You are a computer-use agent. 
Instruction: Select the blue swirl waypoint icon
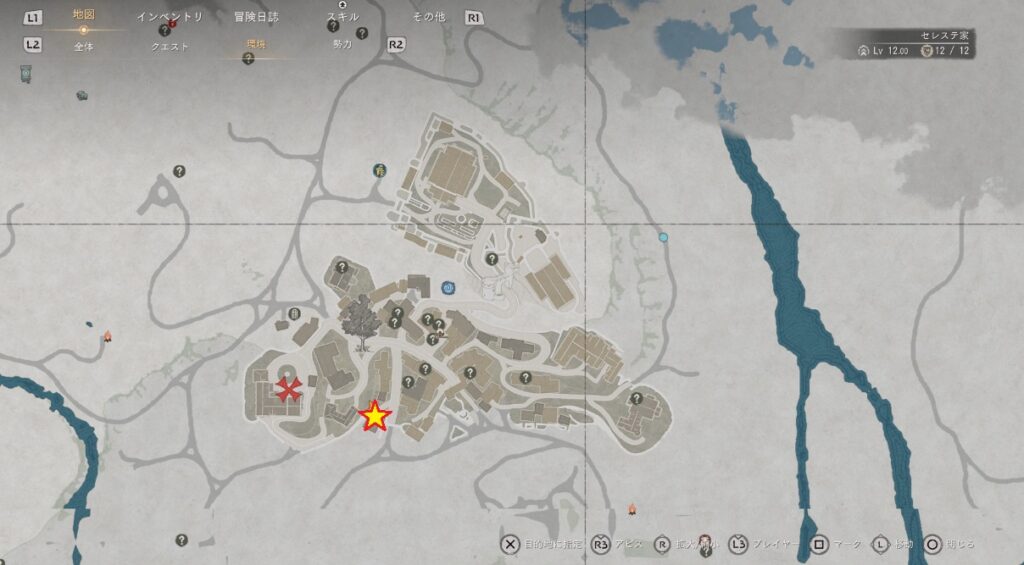pyautogui.click(x=449, y=288)
